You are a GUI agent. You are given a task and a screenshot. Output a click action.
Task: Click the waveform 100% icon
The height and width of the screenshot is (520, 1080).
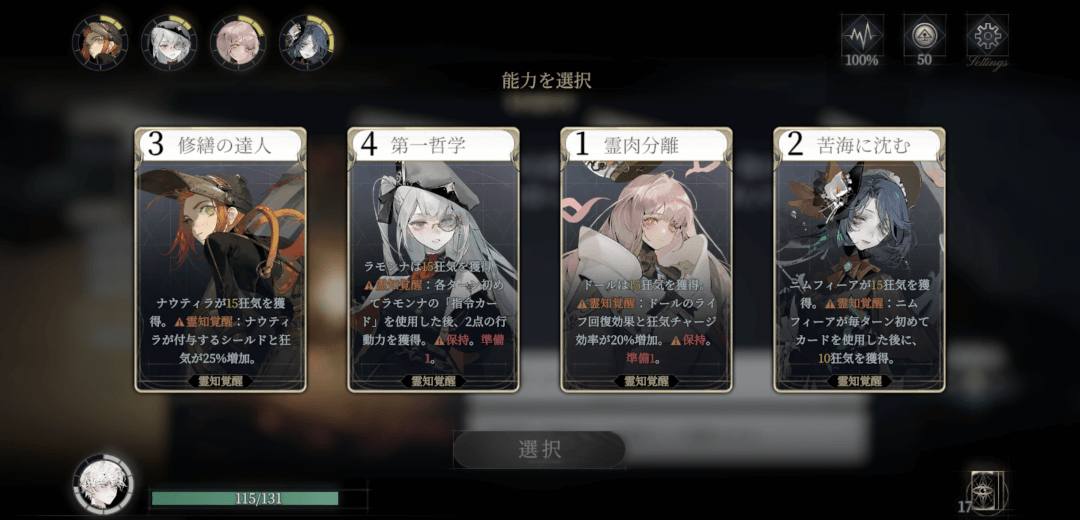click(x=861, y=38)
